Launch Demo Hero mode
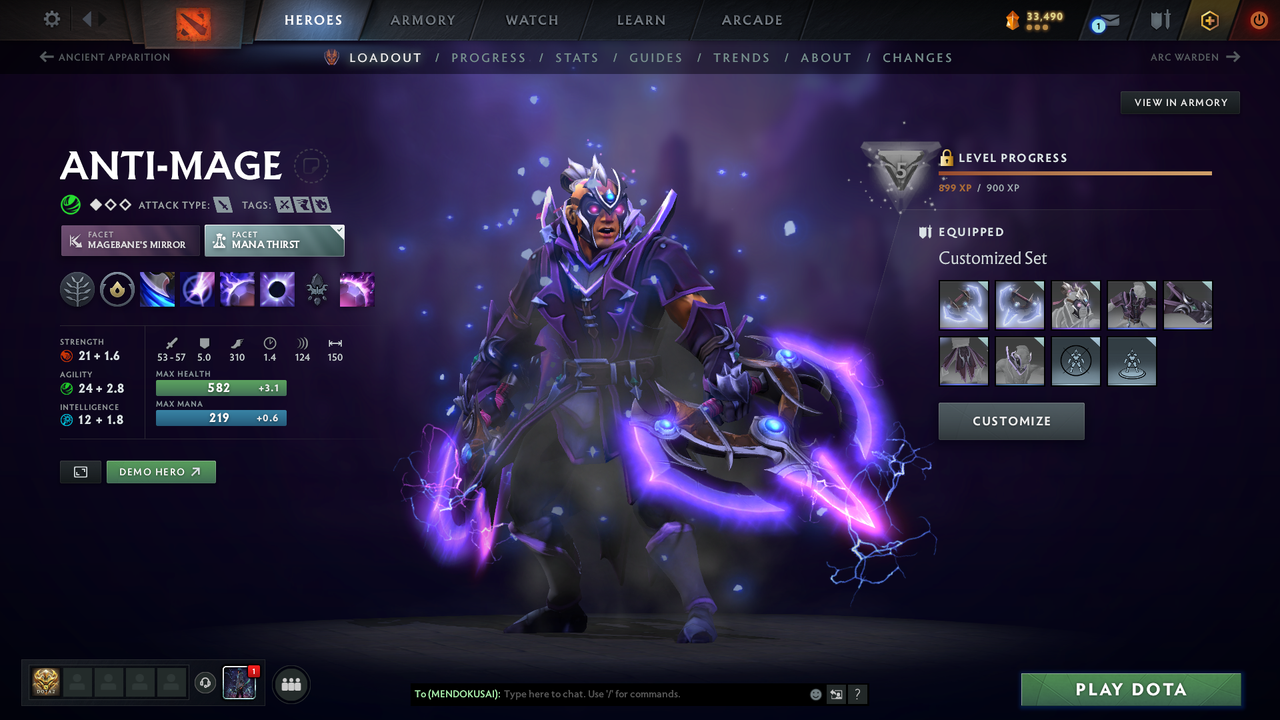 click(x=161, y=472)
